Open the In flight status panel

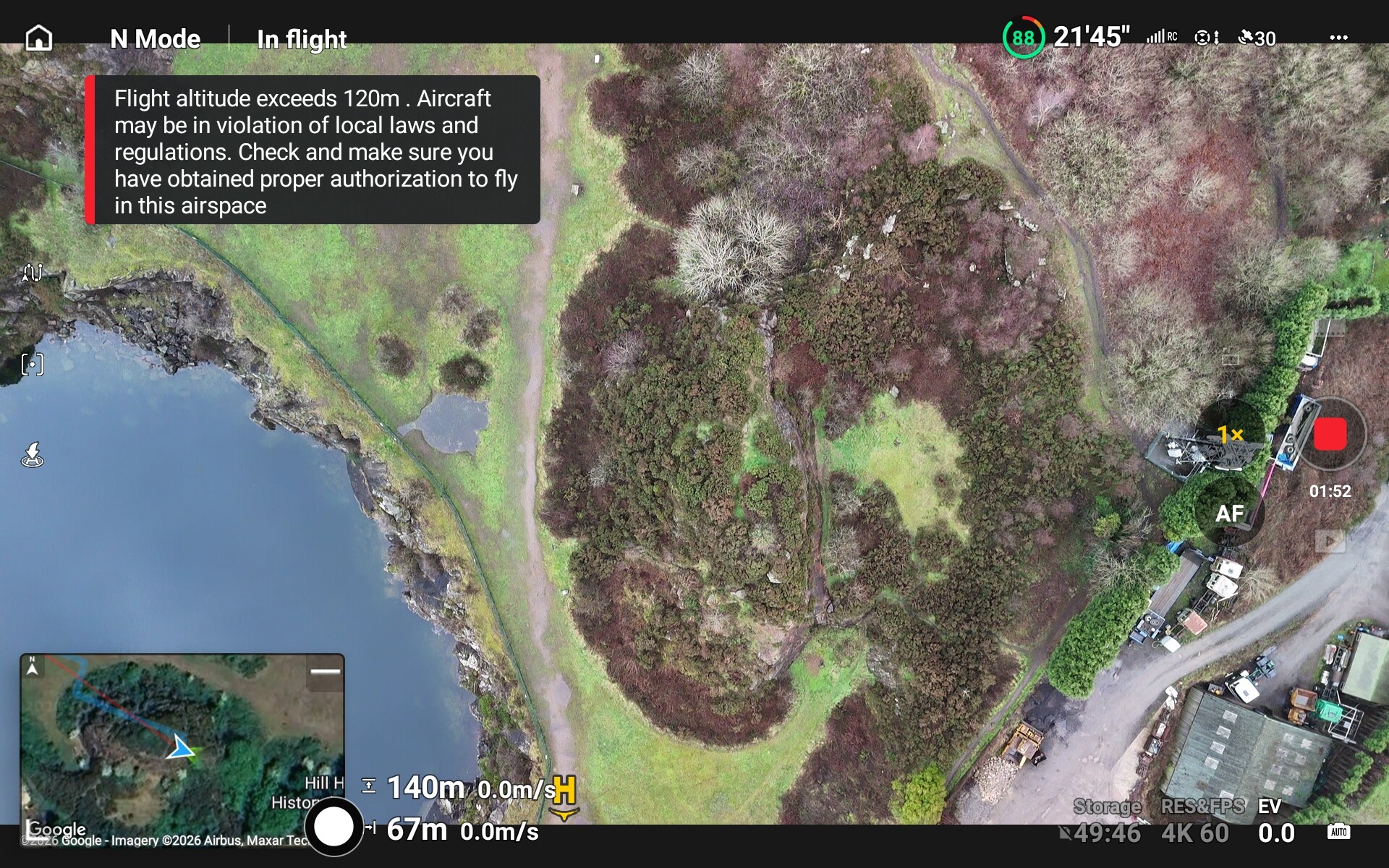pyautogui.click(x=302, y=39)
